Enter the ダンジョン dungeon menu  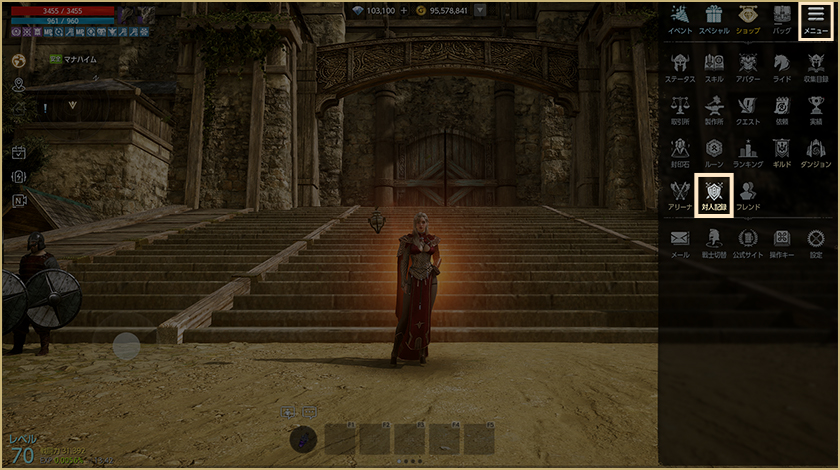click(816, 152)
